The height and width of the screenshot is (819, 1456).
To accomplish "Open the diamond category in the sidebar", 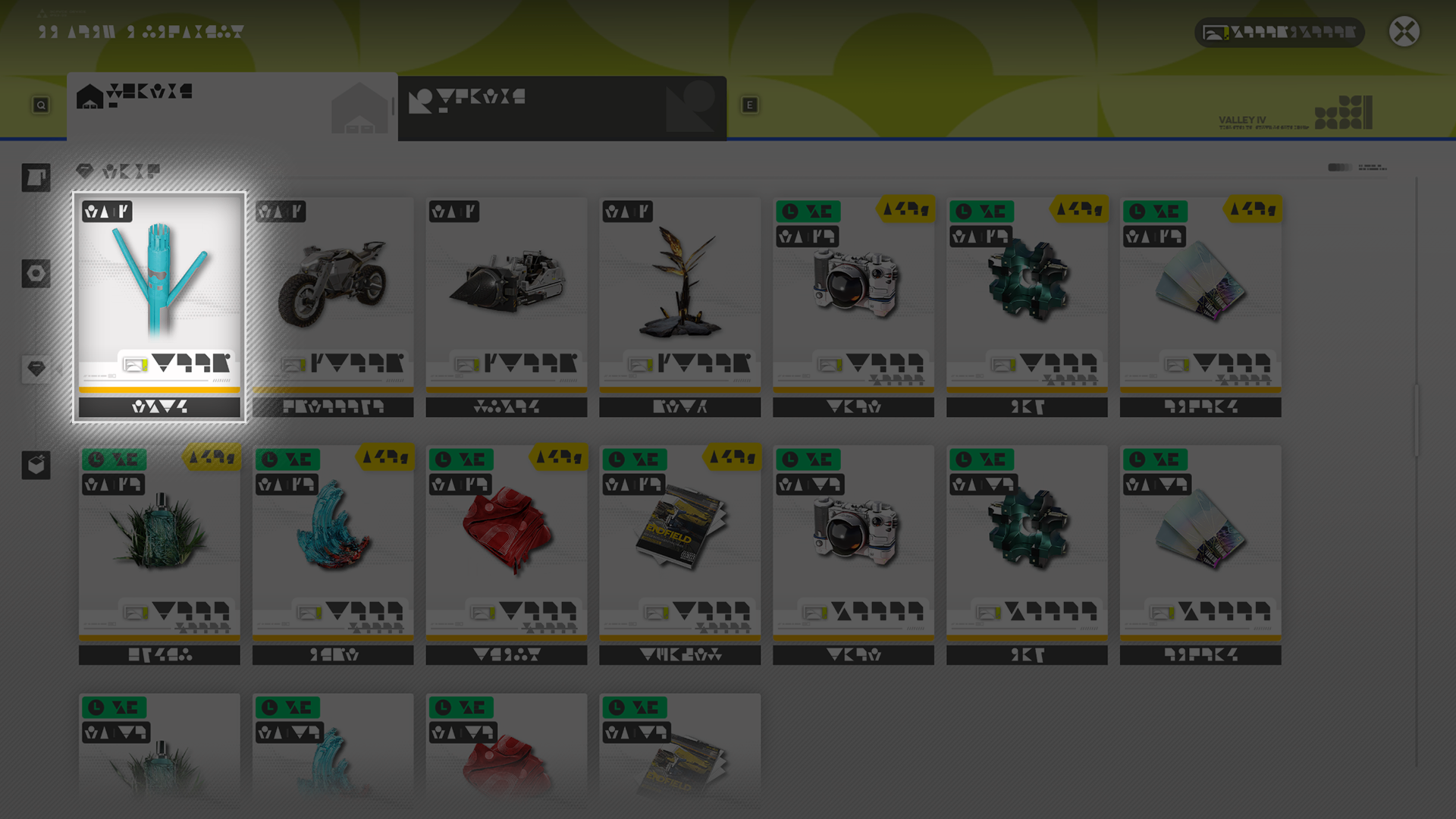I will 36,369.
